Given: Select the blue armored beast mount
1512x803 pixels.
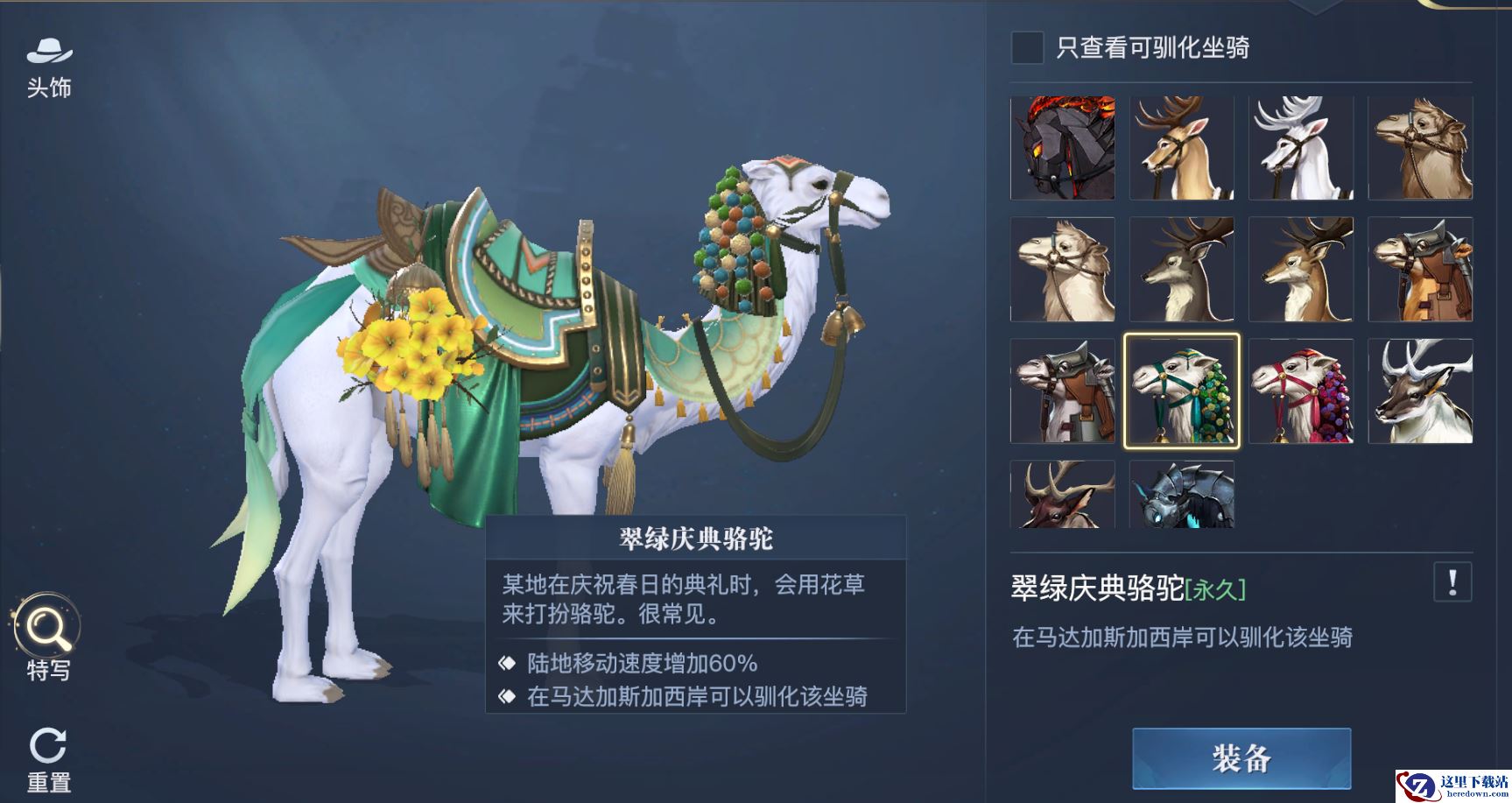Looking at the screenshot, I should (1181, 495).
